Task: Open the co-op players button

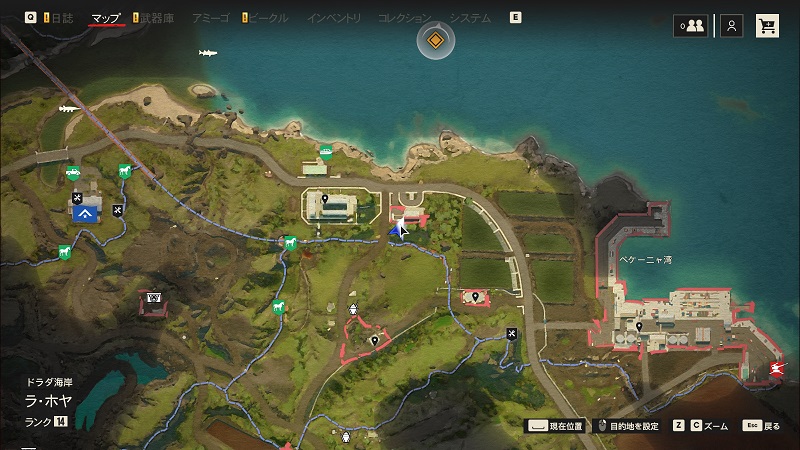Action: point(690,26)
